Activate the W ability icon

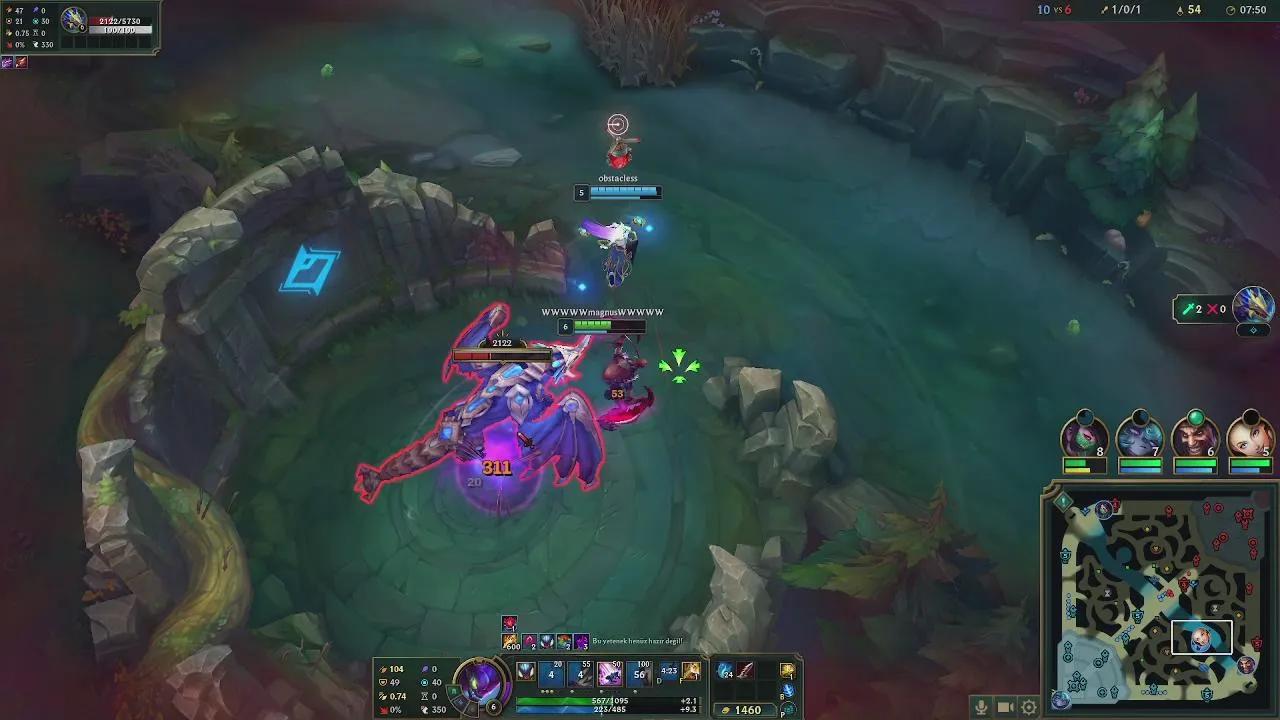582,672
